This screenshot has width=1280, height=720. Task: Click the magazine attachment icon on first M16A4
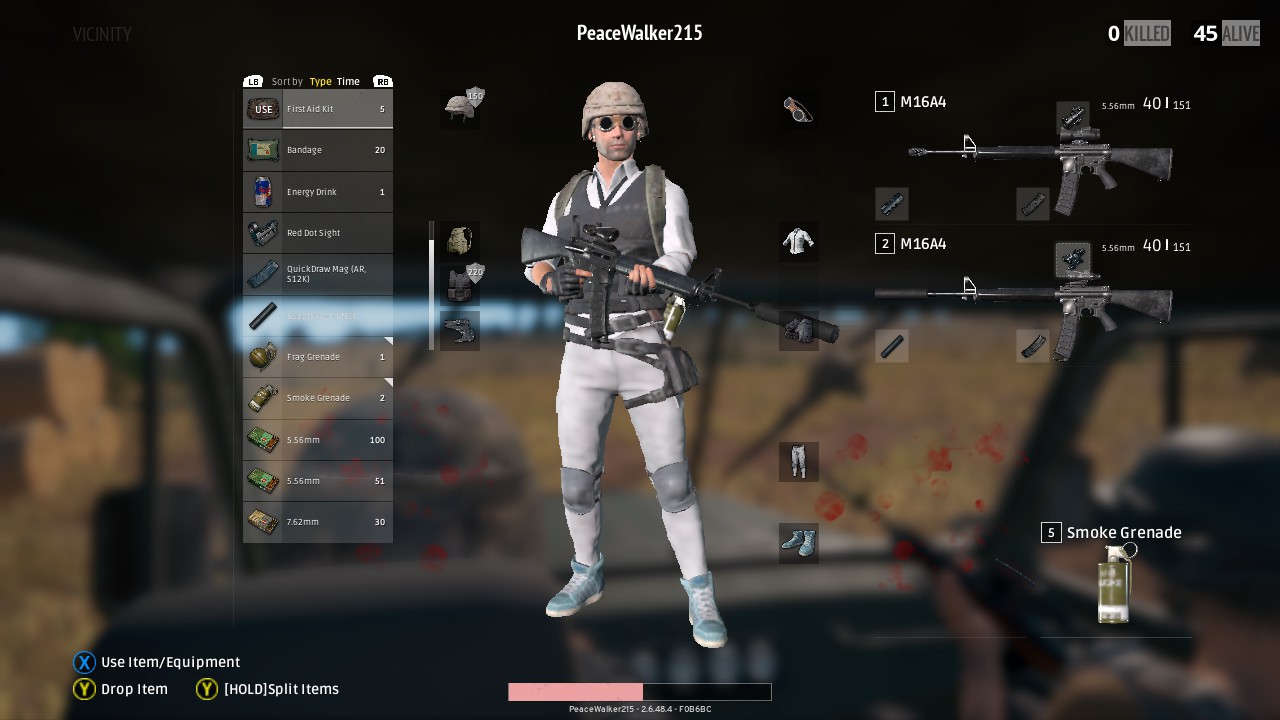[1031, 204]
